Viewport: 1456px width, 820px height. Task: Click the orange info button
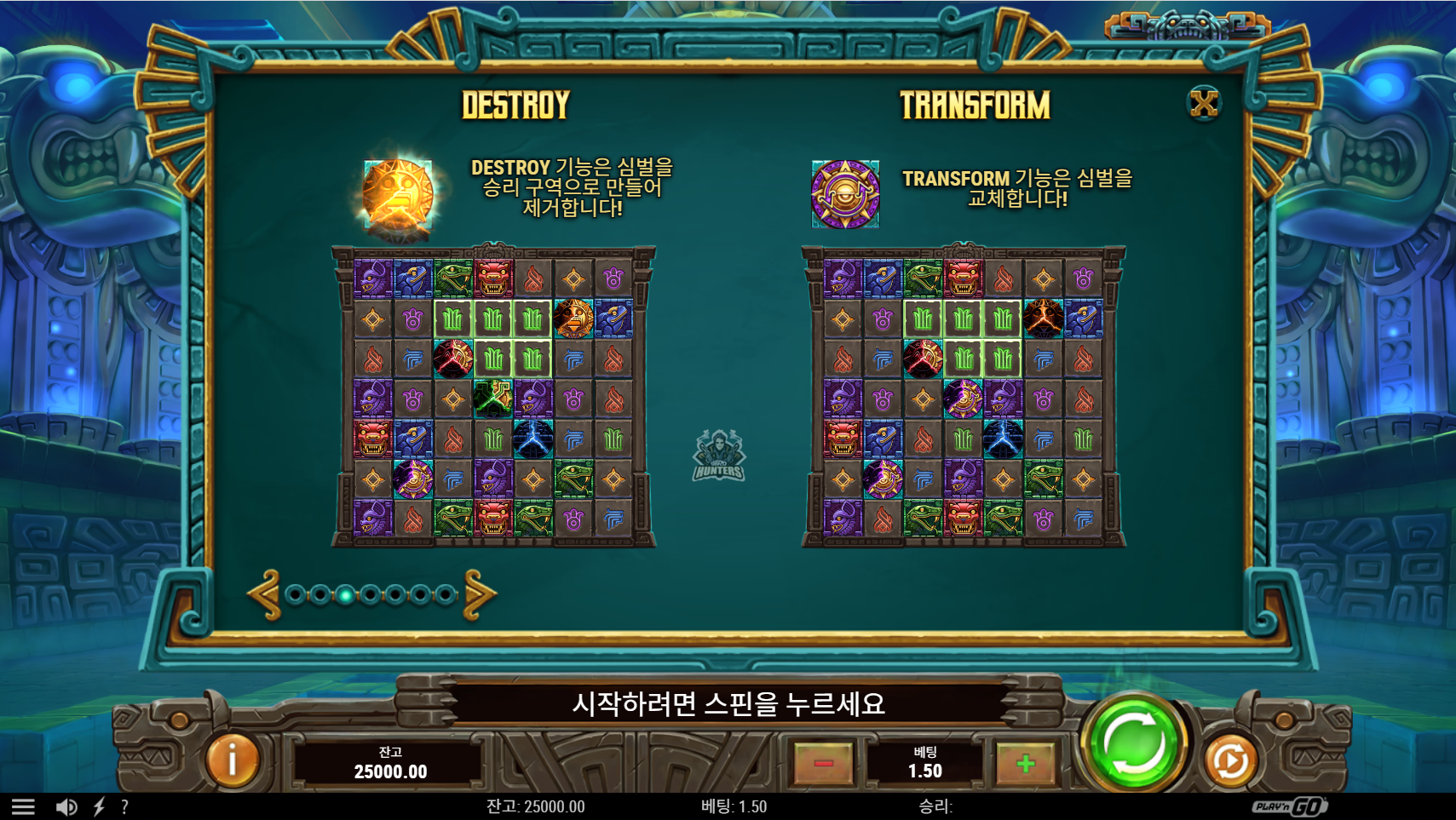pos(232,759)
